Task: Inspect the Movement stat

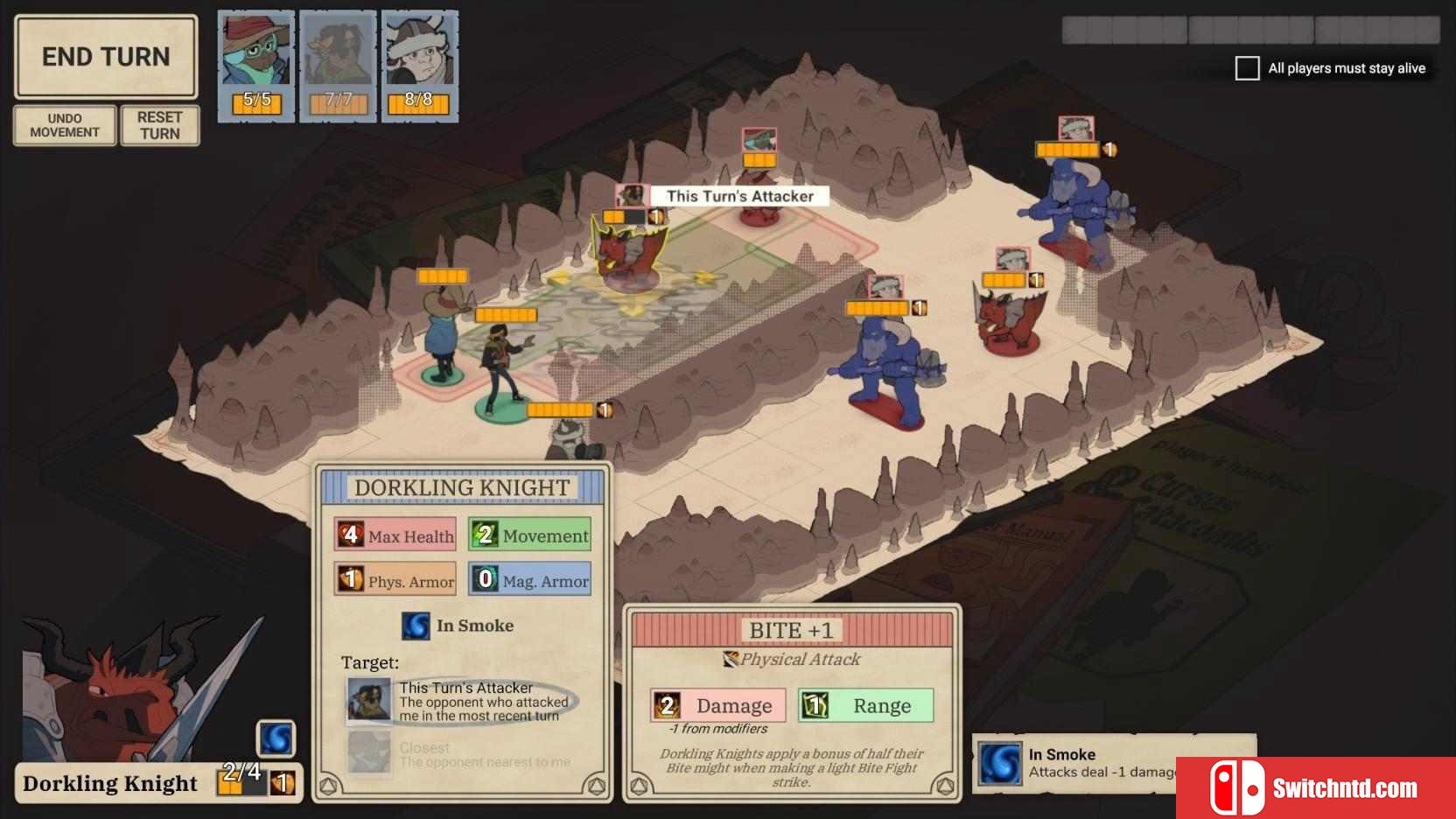Action: coord(529,535)
